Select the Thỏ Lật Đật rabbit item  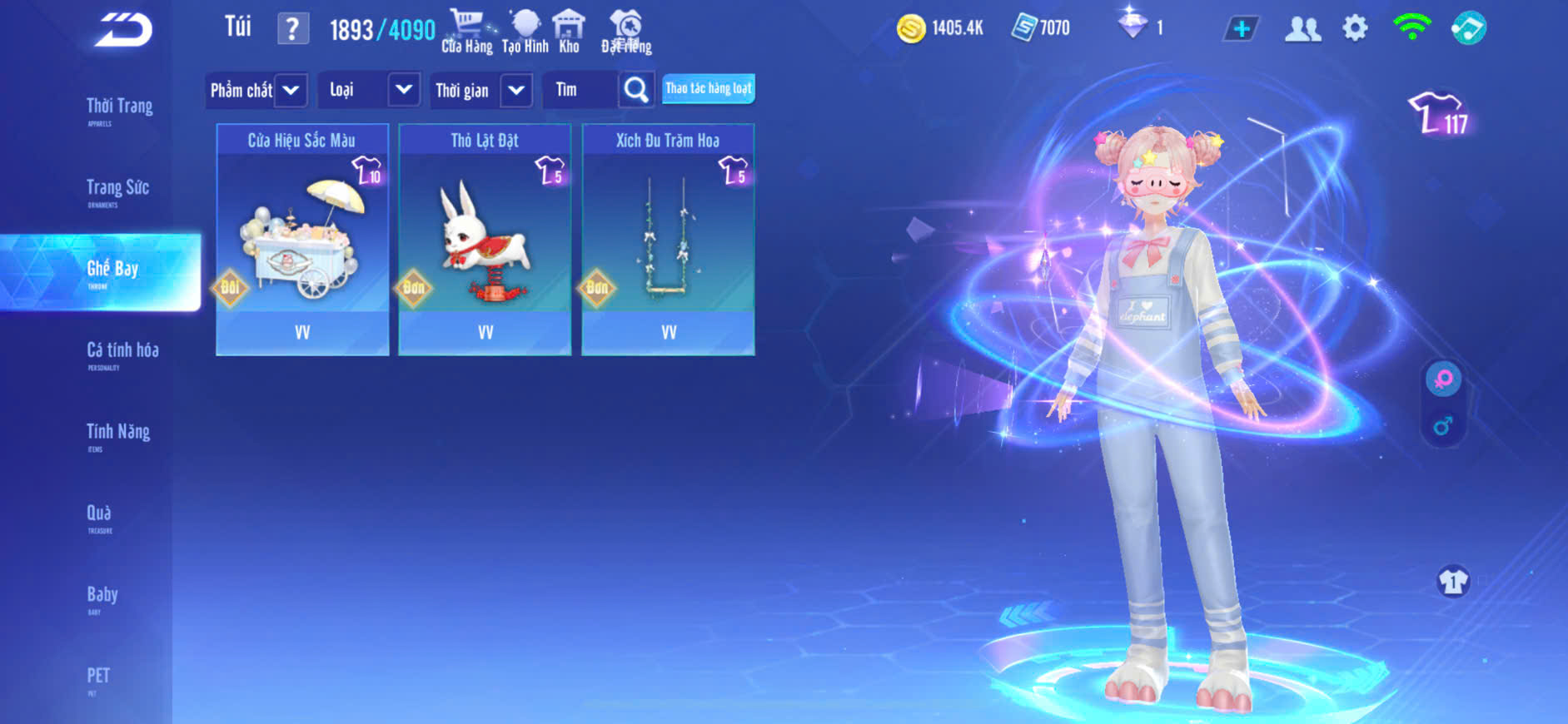pyautogui.click(x=485, y=240)
